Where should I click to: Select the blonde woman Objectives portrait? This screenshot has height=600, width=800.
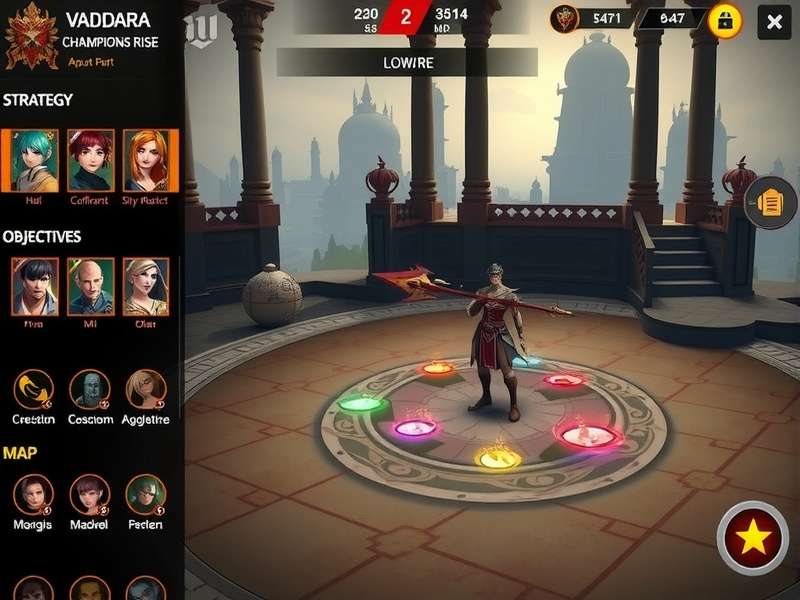pos(146,287)
